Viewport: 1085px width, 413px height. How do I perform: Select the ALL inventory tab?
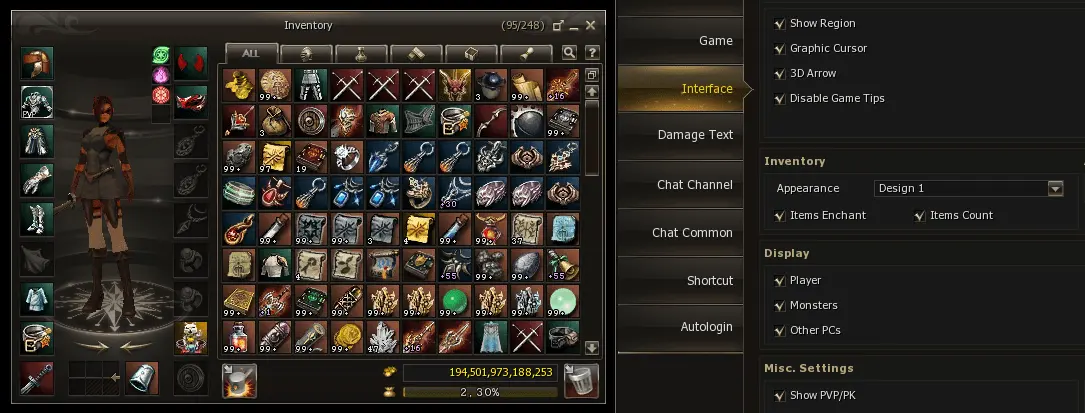click(x=251, y=53)
